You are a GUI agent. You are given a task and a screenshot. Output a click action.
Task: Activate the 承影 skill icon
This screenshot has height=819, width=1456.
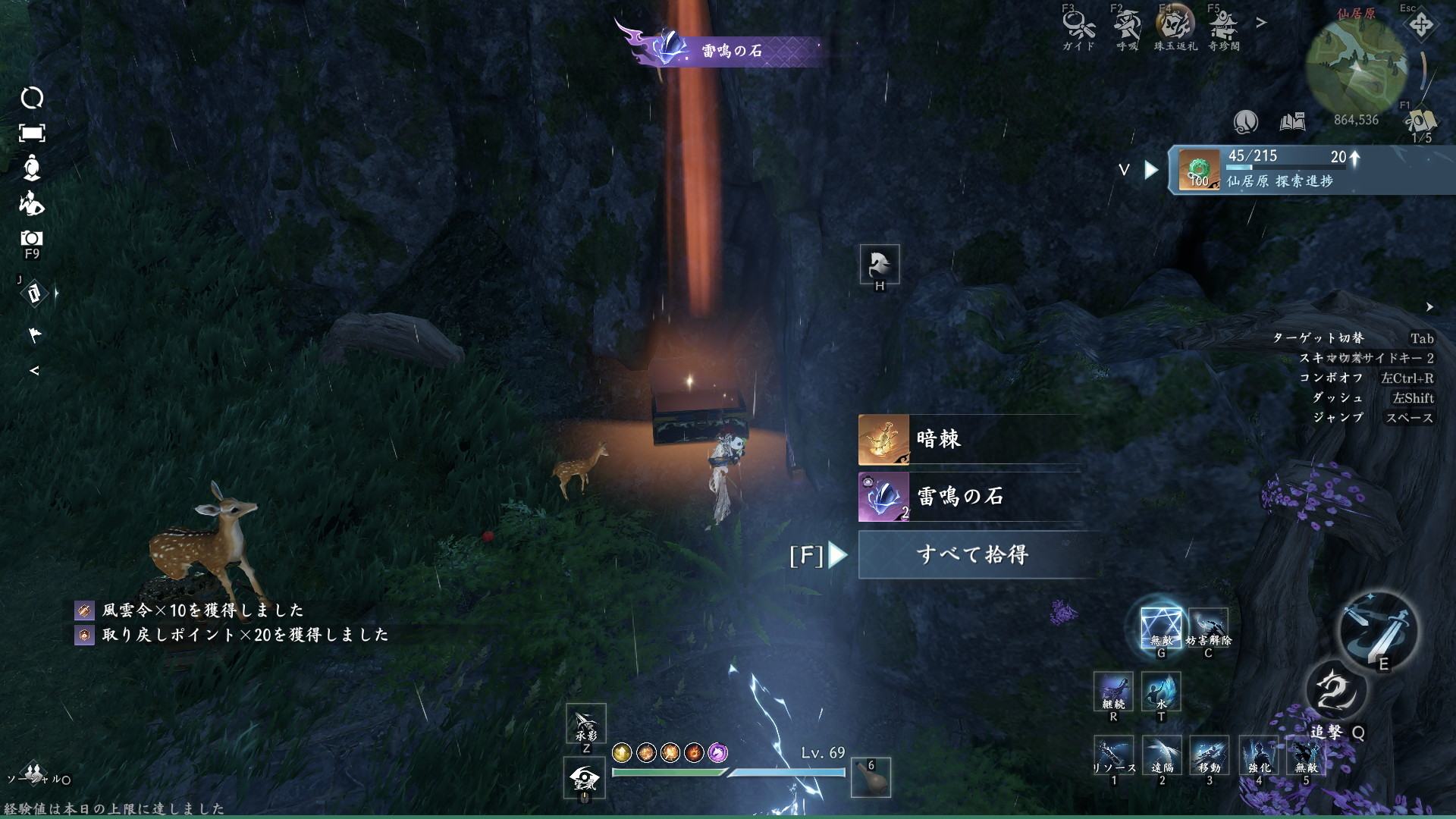coord(585,723)
